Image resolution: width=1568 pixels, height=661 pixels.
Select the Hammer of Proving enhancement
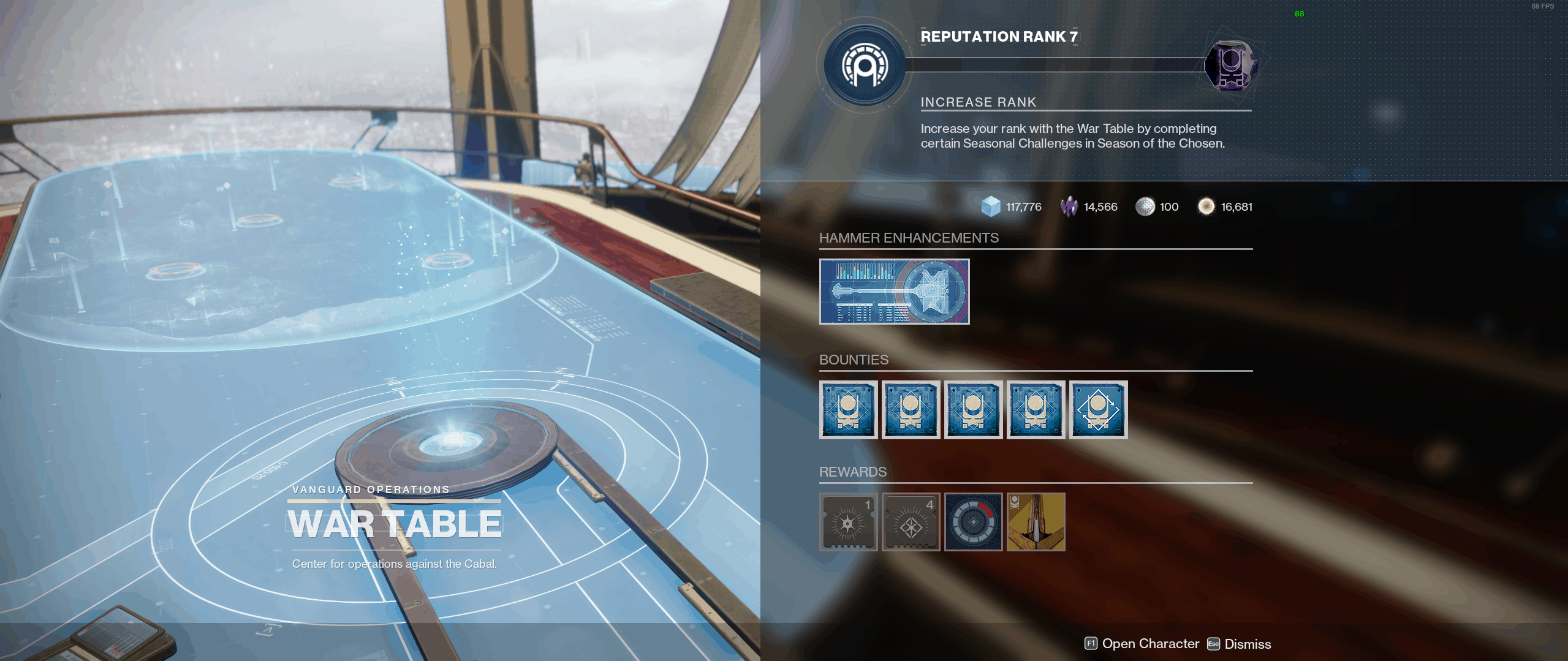click(x=894, y=292)
